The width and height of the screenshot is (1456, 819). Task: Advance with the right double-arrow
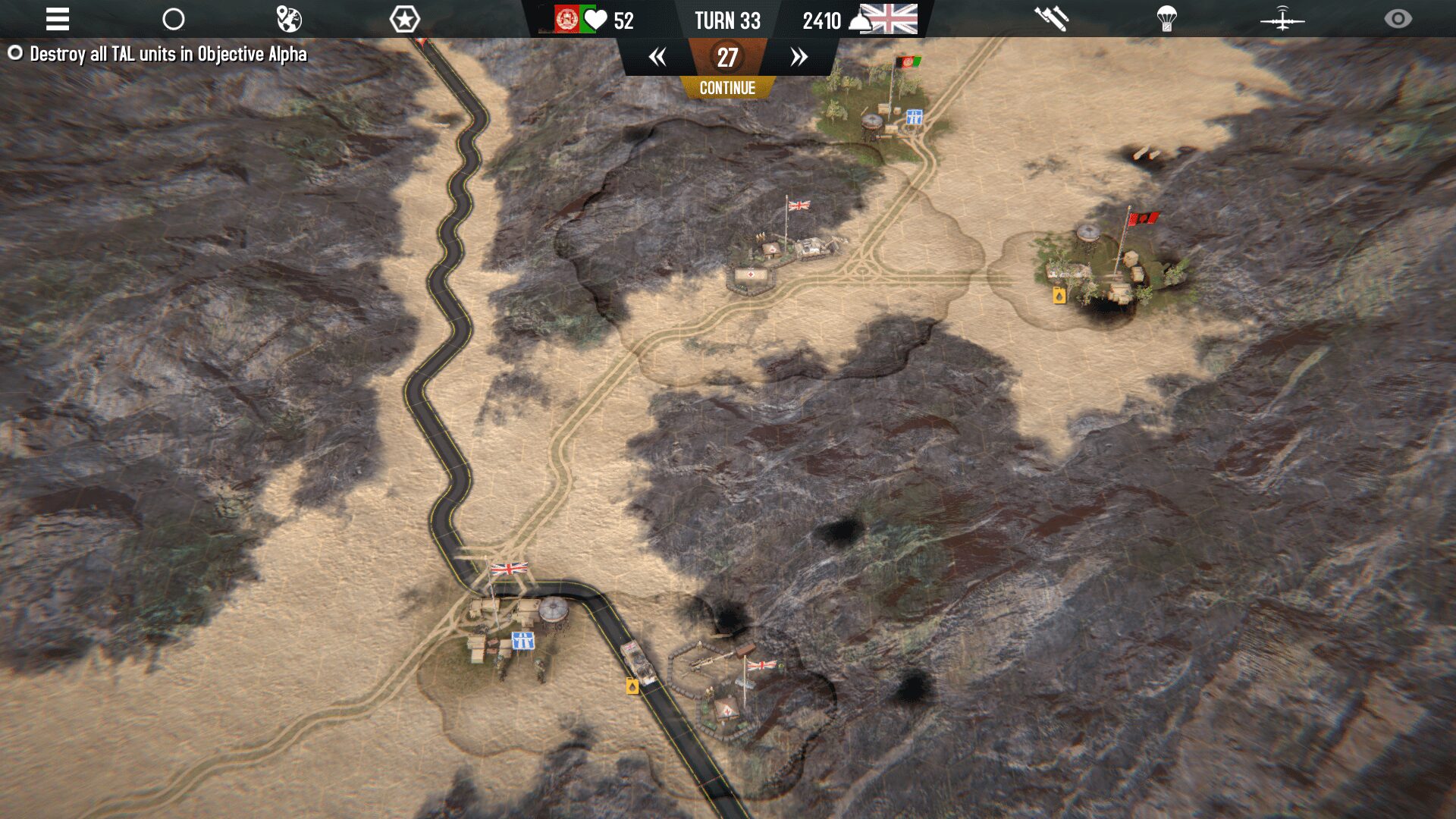[799, 57]
